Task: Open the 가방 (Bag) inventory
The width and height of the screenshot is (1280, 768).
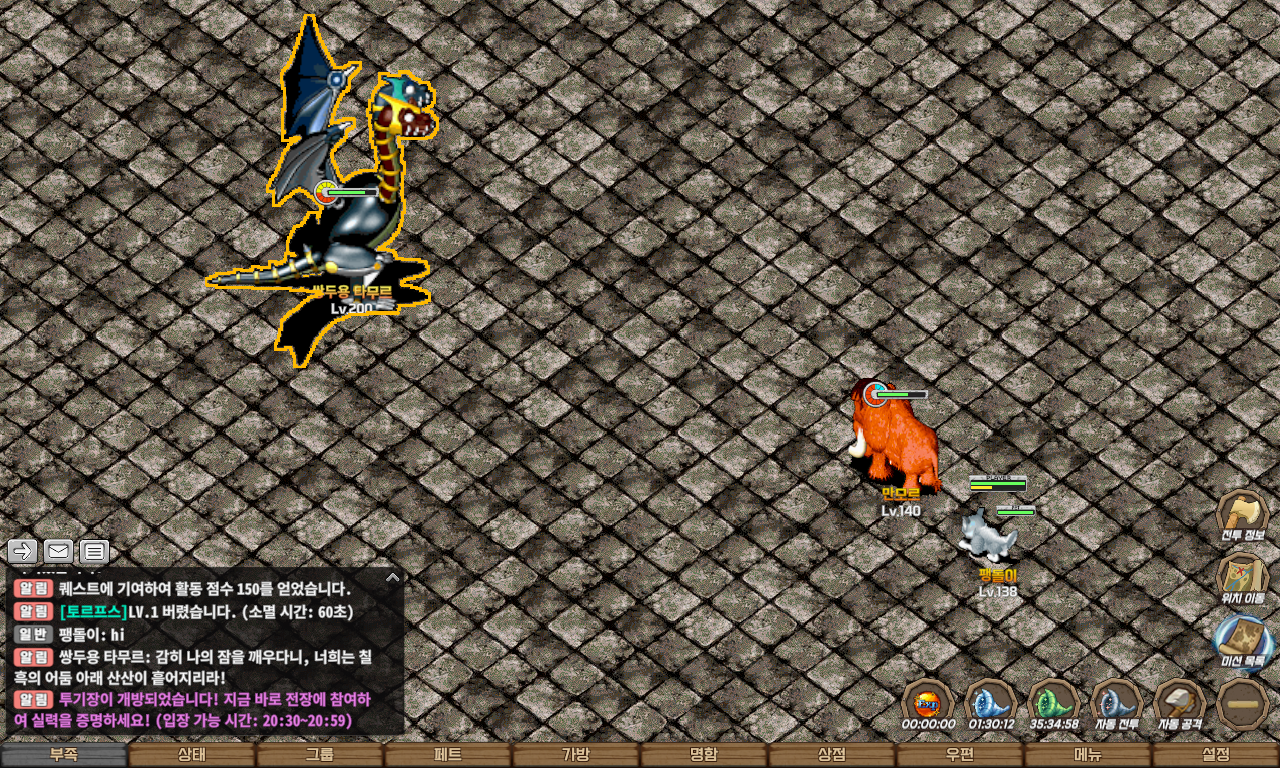Action: point(576,755)
